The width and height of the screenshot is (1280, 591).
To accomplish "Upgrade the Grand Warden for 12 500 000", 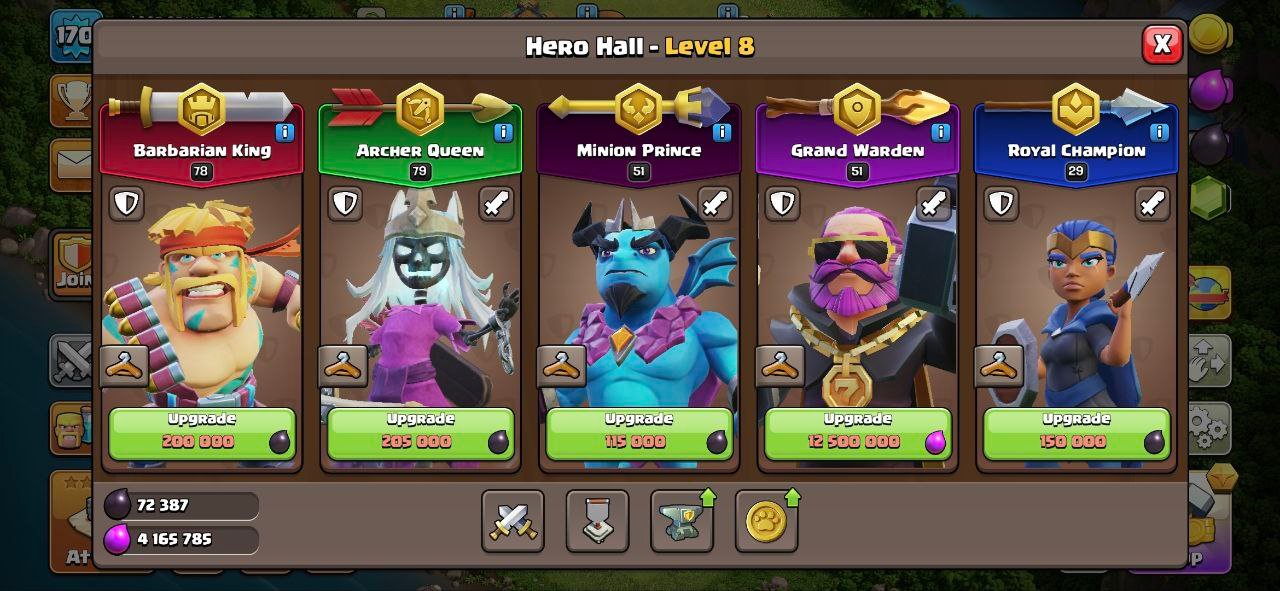I will (857, 433).
